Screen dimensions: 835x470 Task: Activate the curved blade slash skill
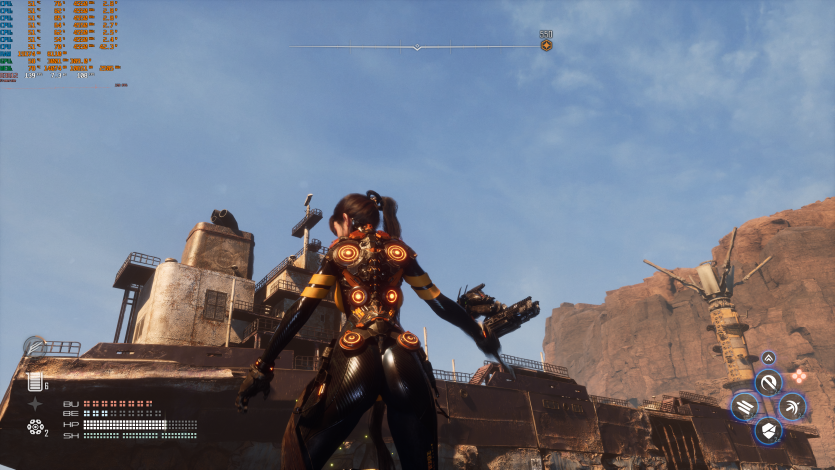point(768,382)
